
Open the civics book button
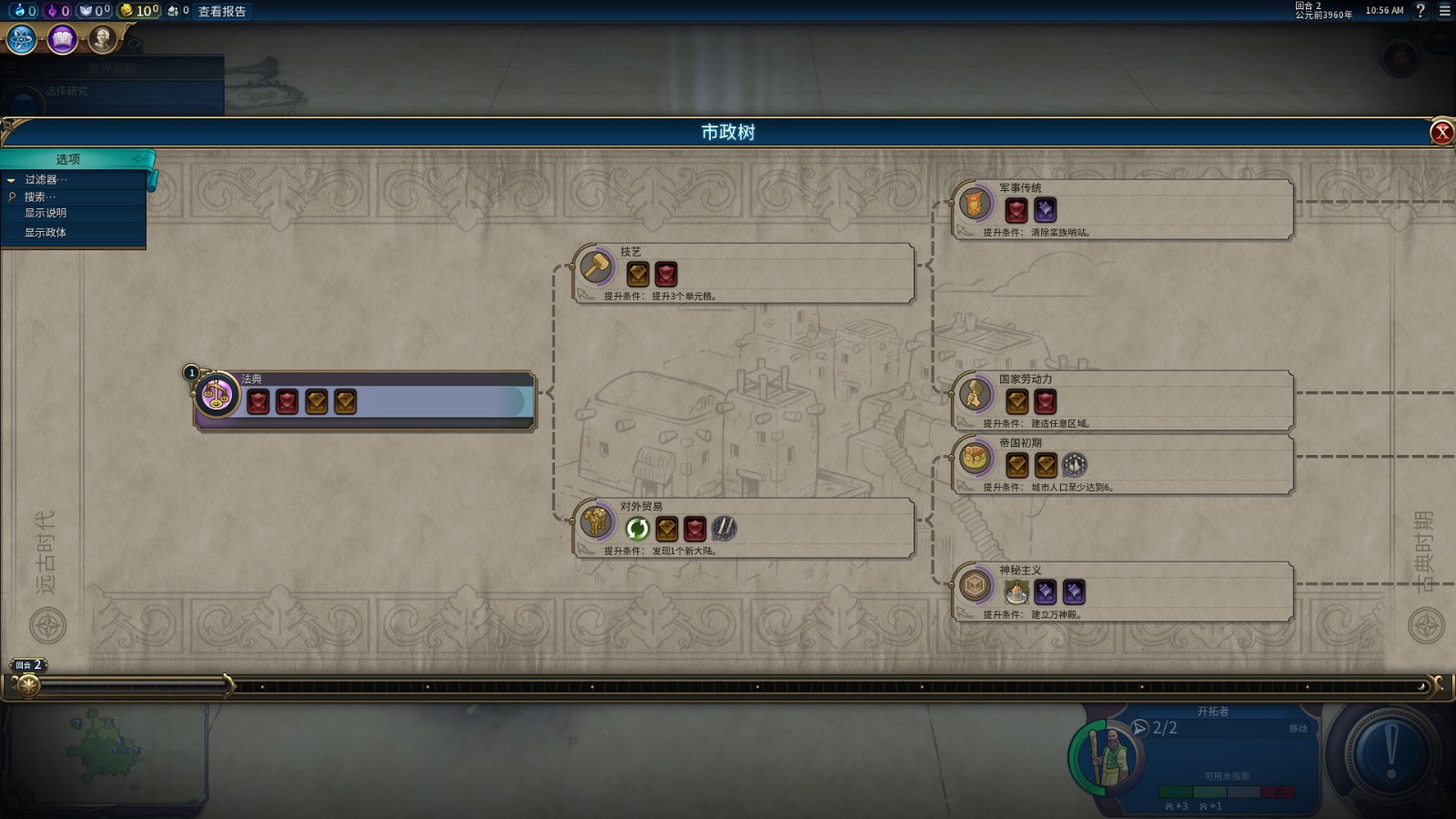62,39
